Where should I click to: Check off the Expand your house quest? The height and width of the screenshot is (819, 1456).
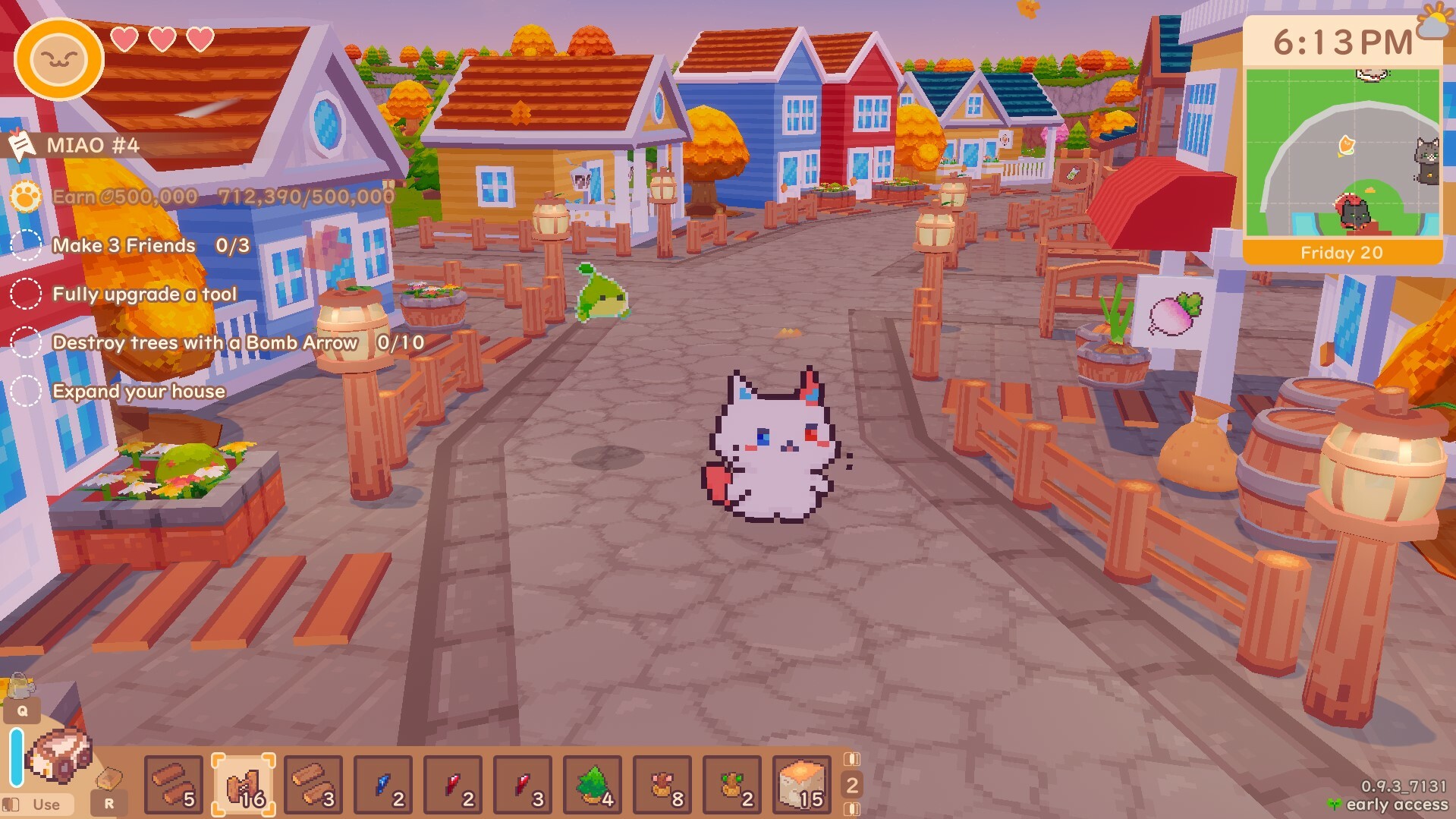[x=27, y=391]
